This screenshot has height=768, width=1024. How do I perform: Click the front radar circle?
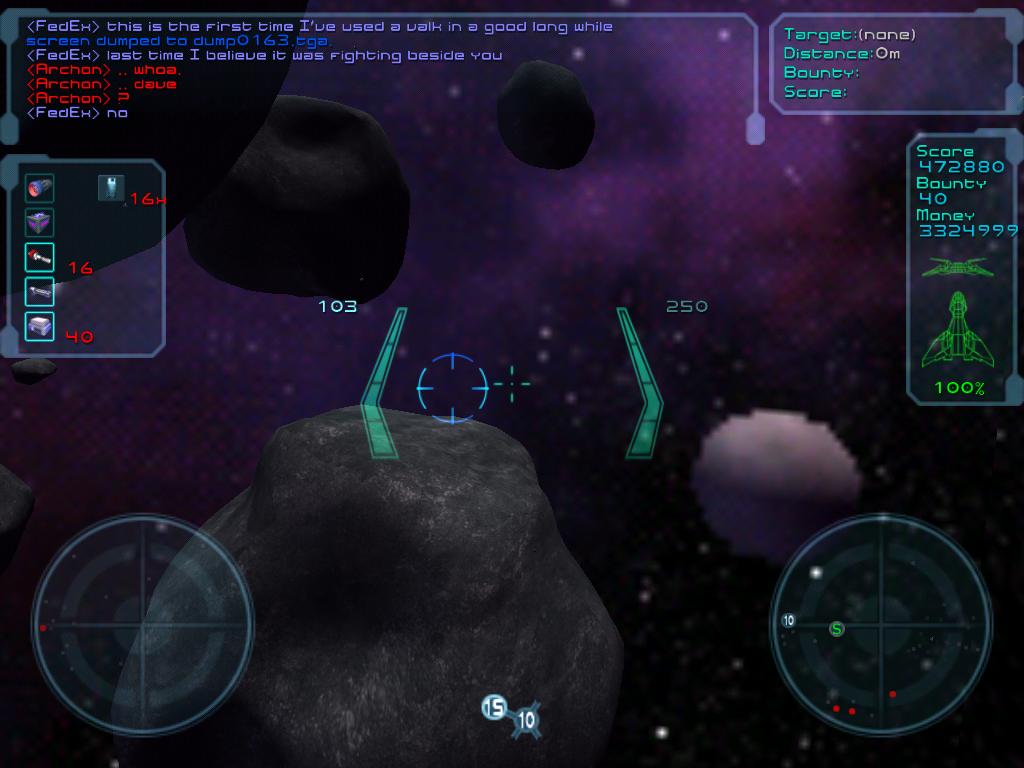tap(142, 625)
